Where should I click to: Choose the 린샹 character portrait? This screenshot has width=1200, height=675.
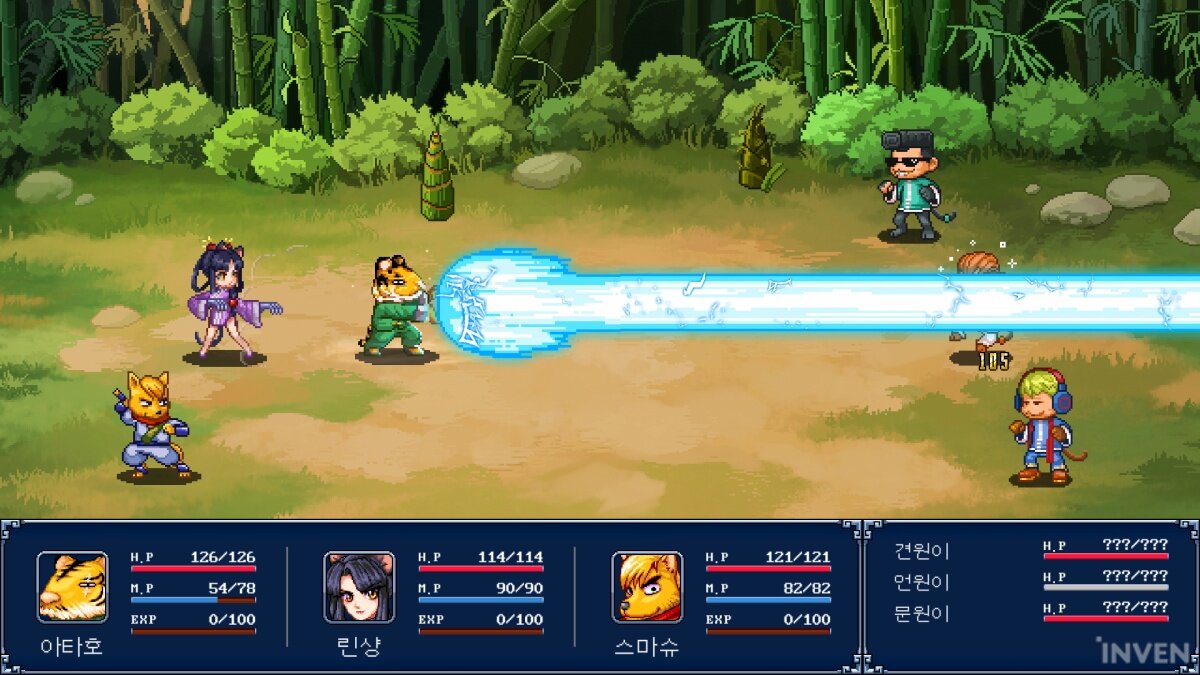click(x=359, y=587)
